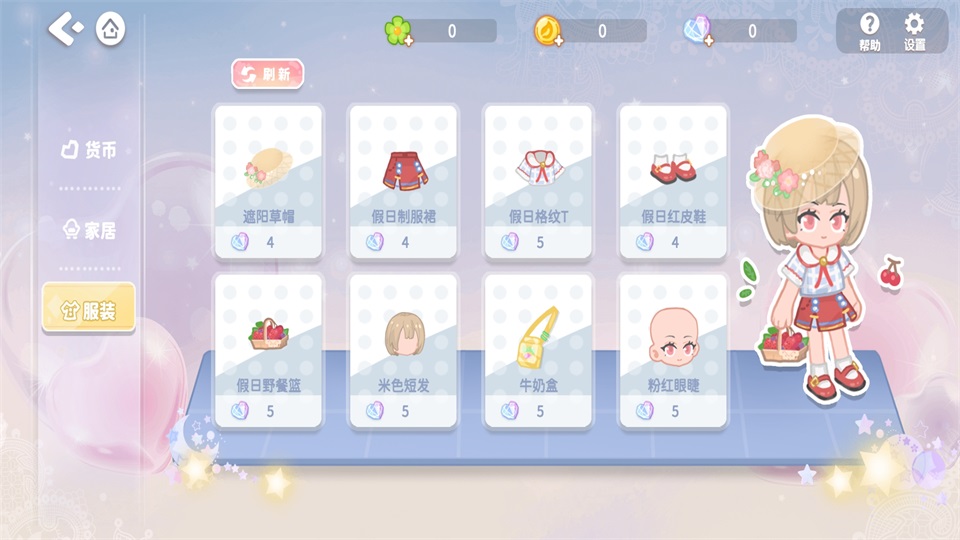The width and height of the screenshot is (960, 540).
Task: Switch to the 货币 currency tab
Action: click(89, 150)
